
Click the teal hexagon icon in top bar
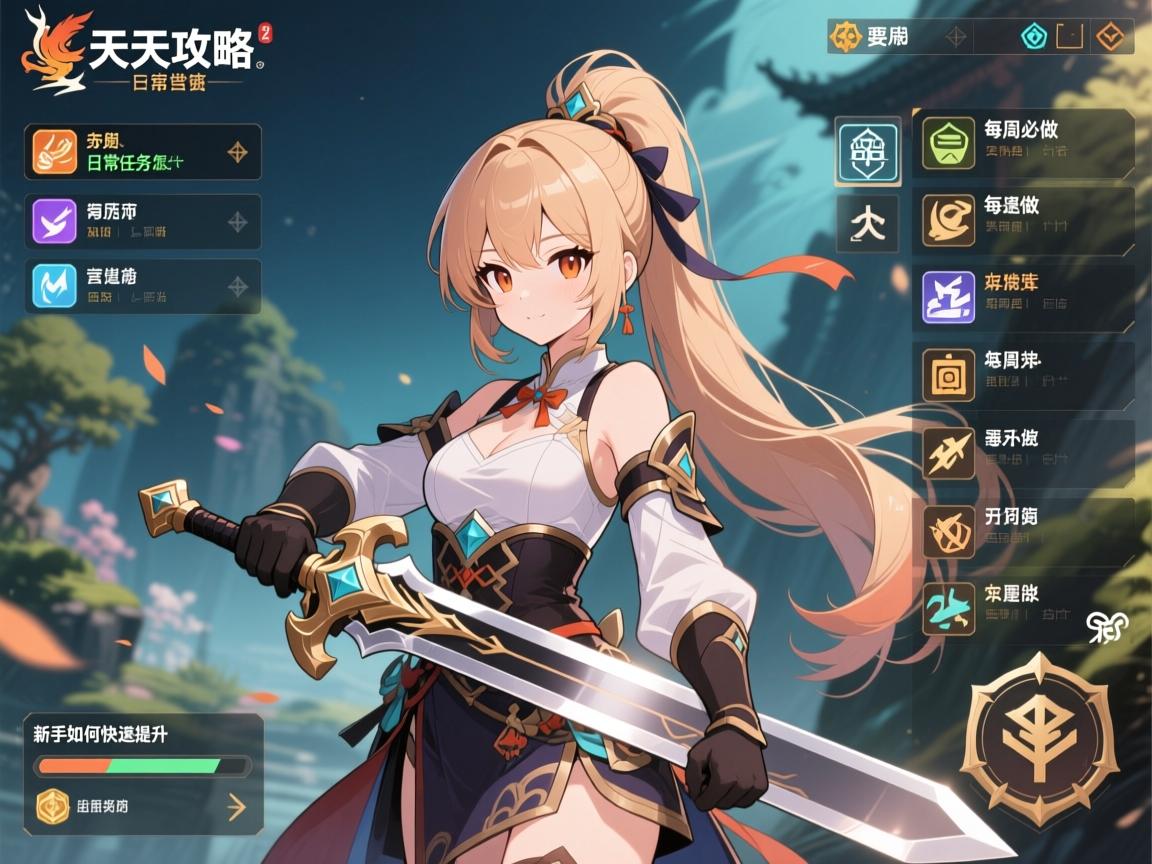[x=1033, y=37]
